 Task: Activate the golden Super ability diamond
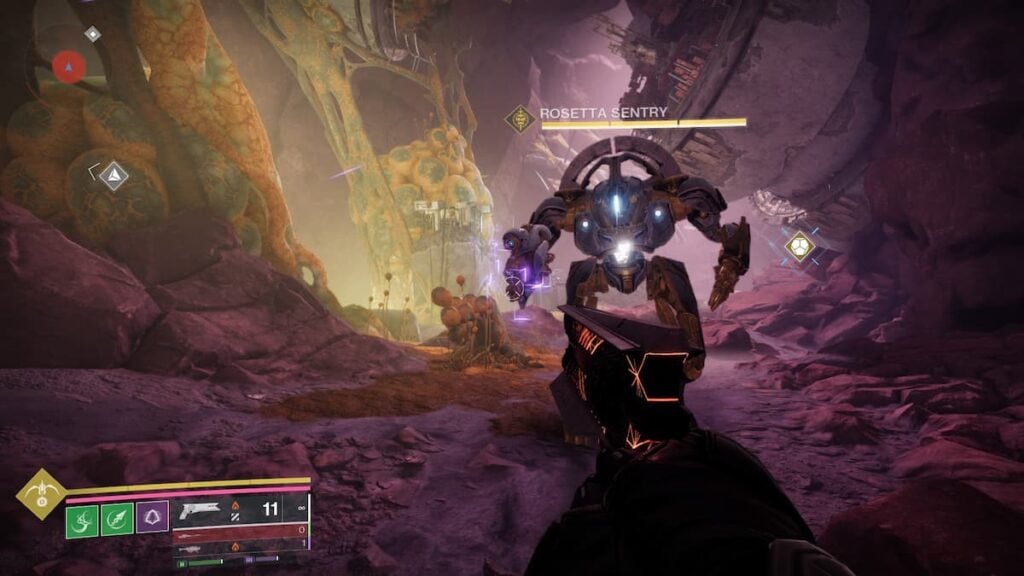tap(41, 492)
